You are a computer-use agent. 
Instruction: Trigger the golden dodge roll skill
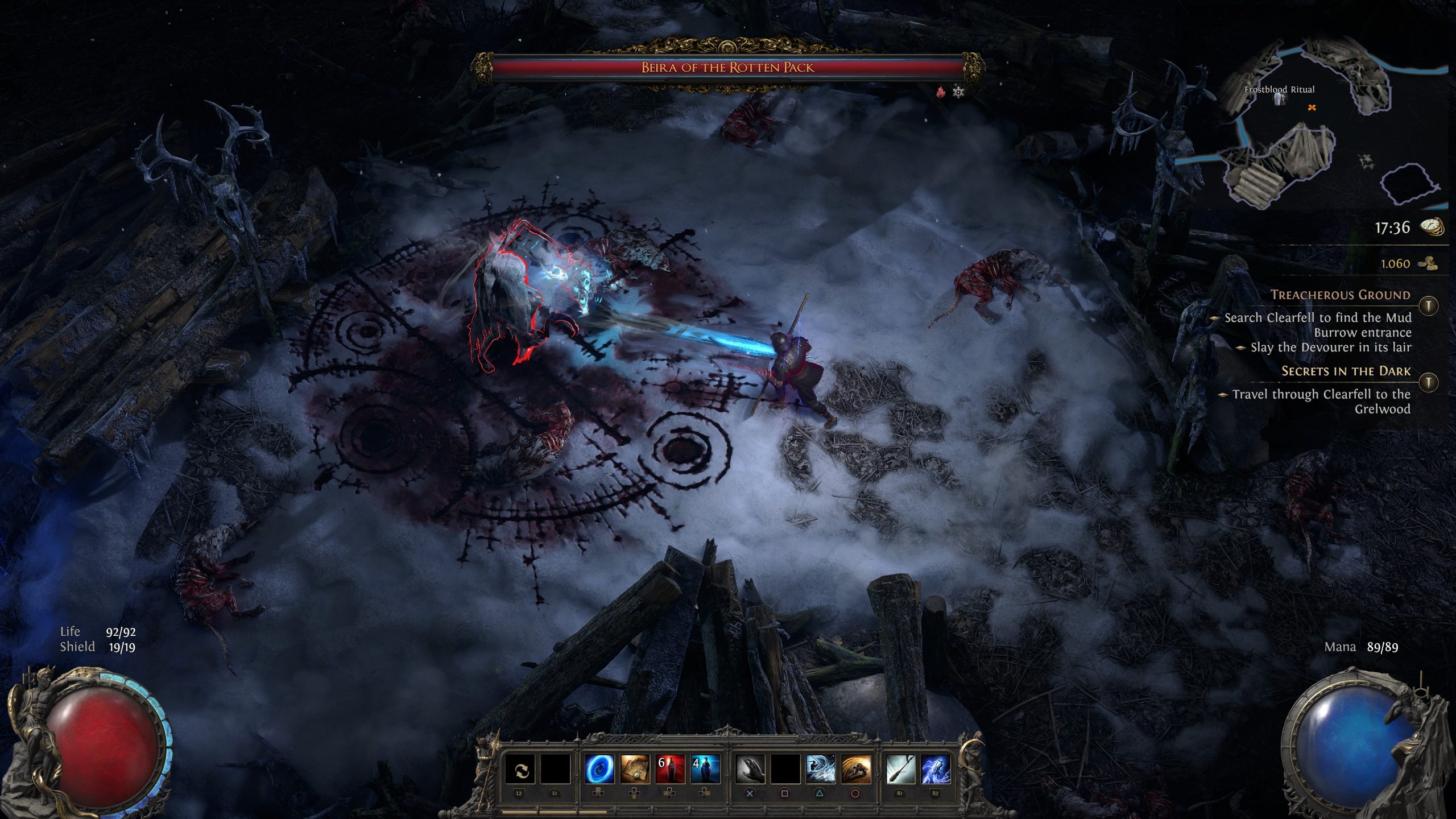point(855,770)
